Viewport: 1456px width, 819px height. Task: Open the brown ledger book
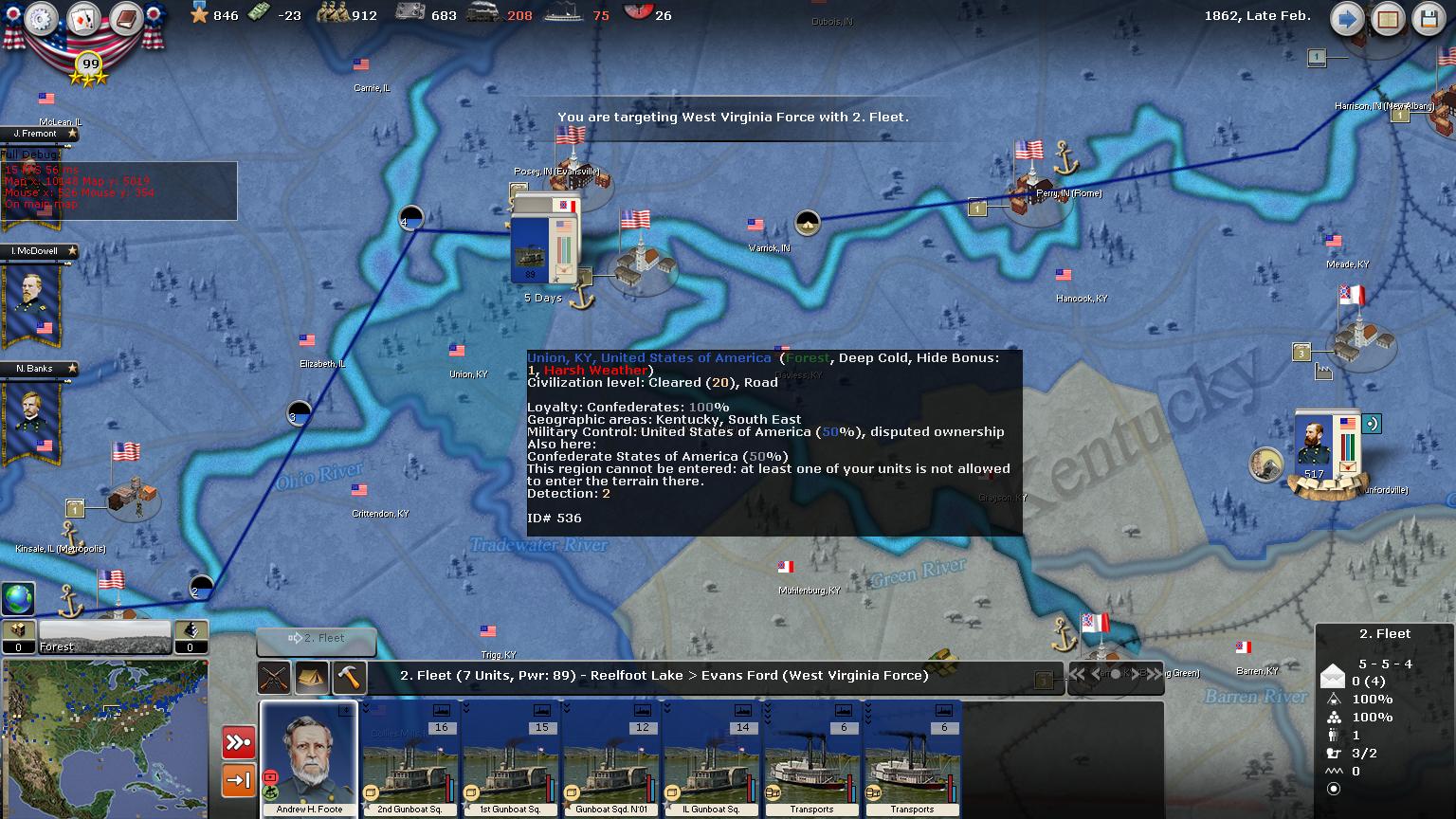pos(125,19)
